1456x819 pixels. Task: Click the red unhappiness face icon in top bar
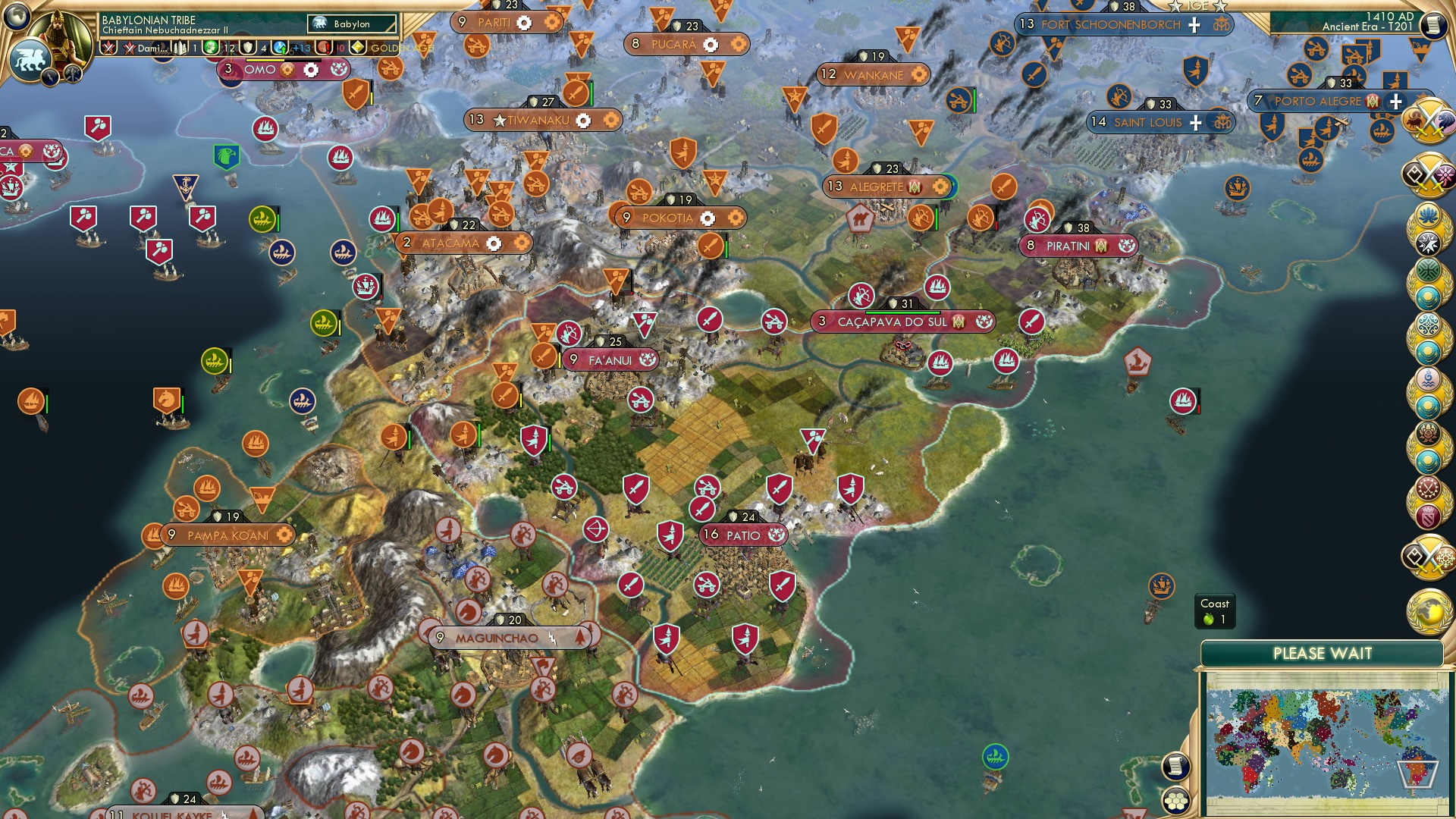(322, 48)
